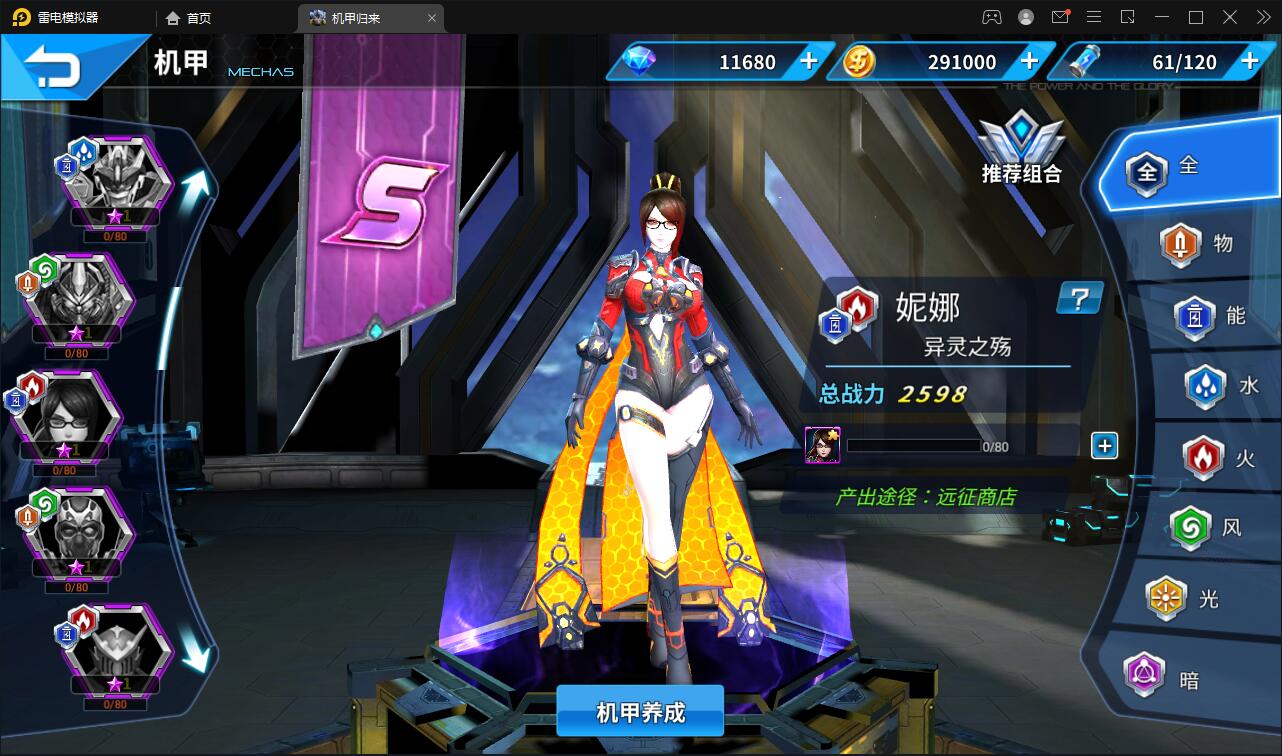Click the ? help icon next to 妮娜
This screenshot has width=1282, height=756.
pos(1078,299)
